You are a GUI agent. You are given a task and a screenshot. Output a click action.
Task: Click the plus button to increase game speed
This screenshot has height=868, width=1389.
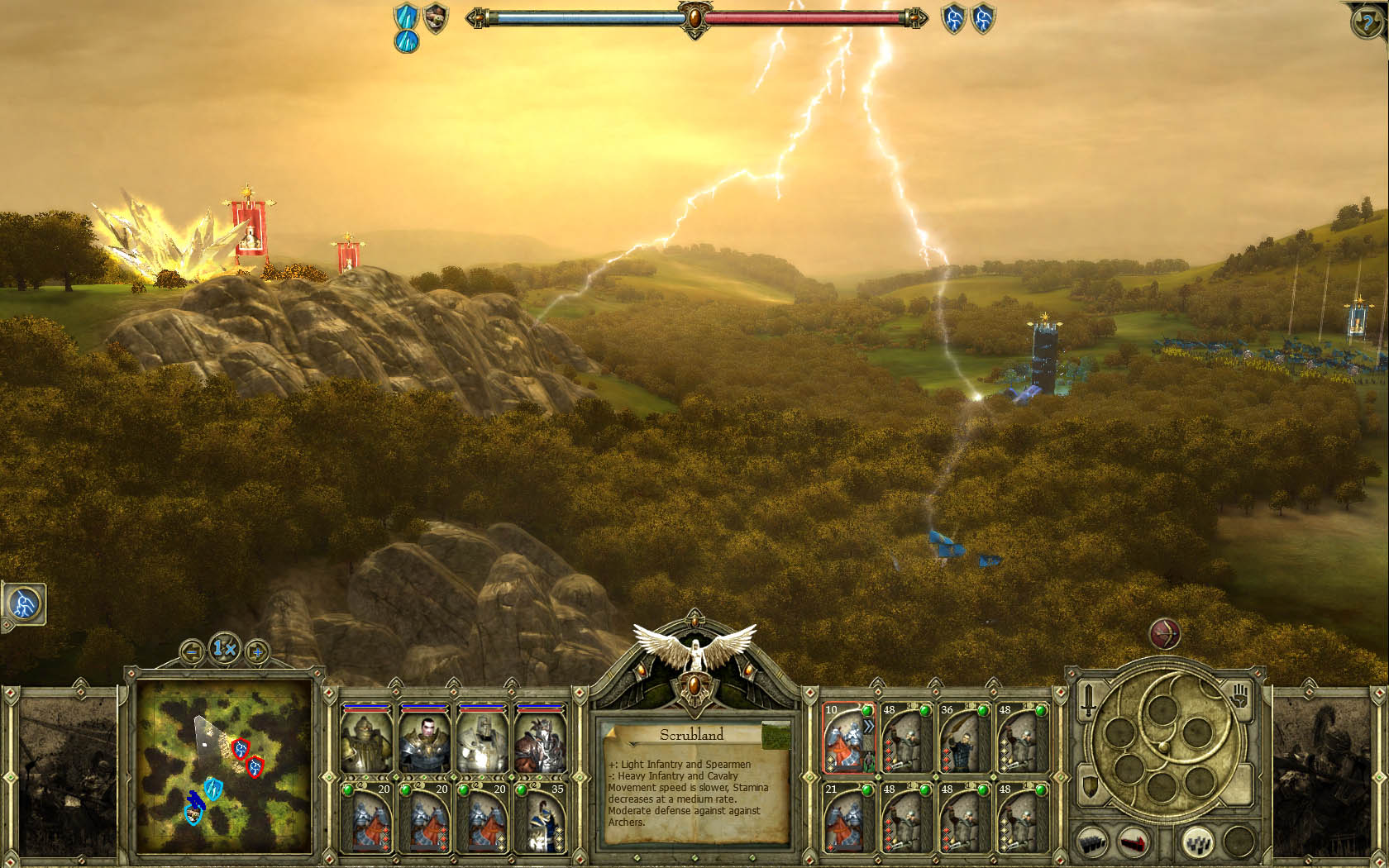click(x=257, y=651)
